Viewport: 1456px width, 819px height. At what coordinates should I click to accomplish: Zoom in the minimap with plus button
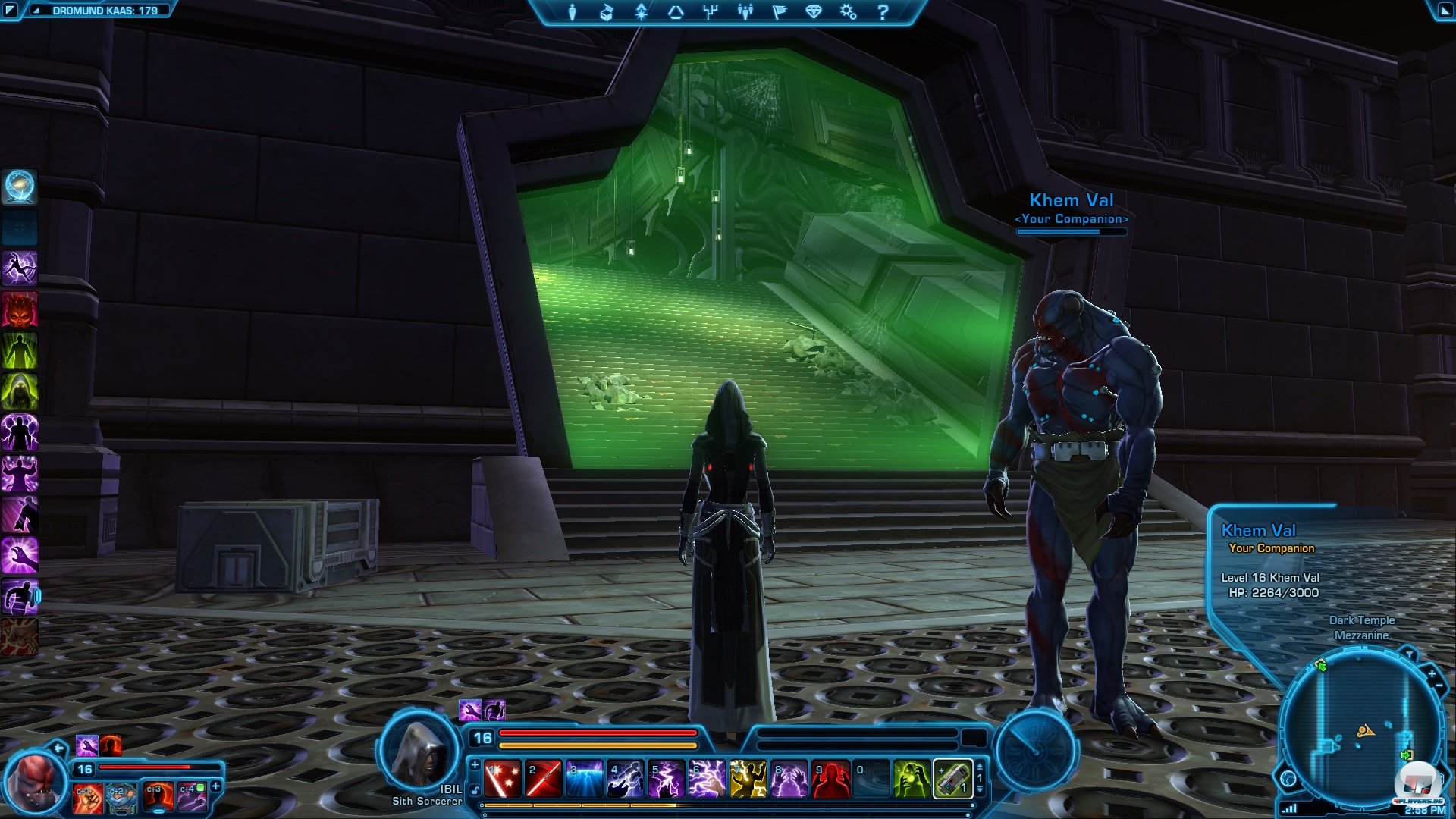click(x=1432, y=673)
